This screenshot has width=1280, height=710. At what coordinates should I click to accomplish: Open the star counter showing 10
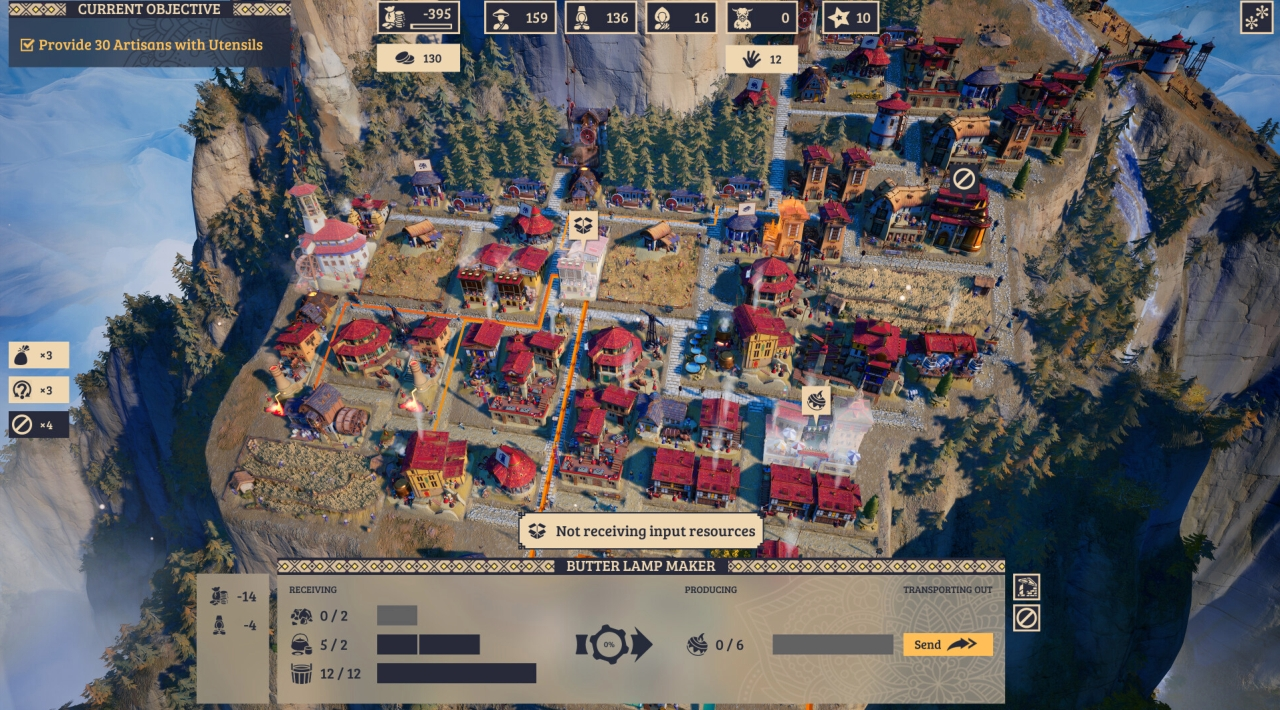(x=850, y=17)
